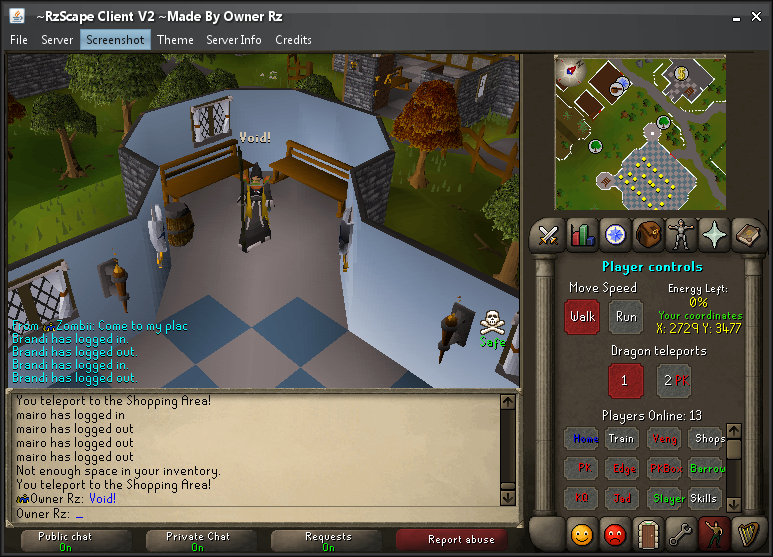This screenshot has width=773, height=557.
Task: Choose the Slayer teleport button
Action: (x=669, y=498)
